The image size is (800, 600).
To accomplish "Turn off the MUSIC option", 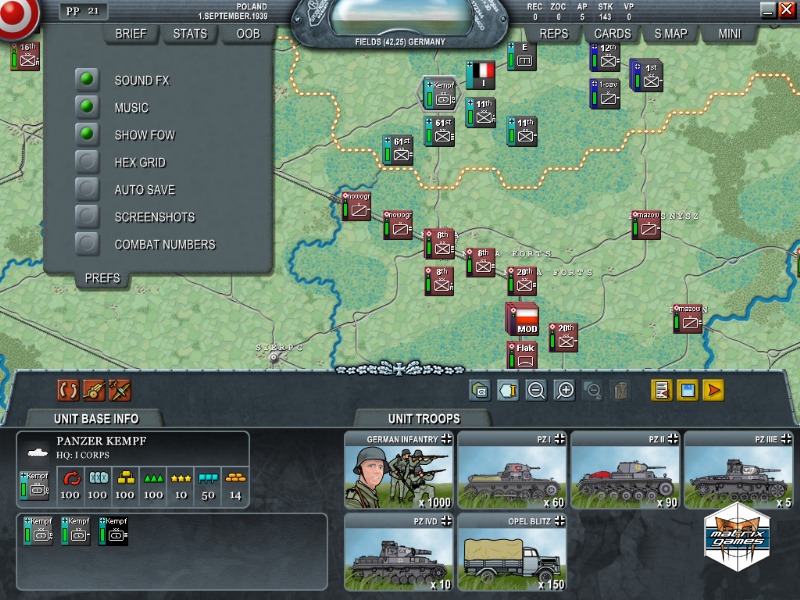I will (88, 107).
